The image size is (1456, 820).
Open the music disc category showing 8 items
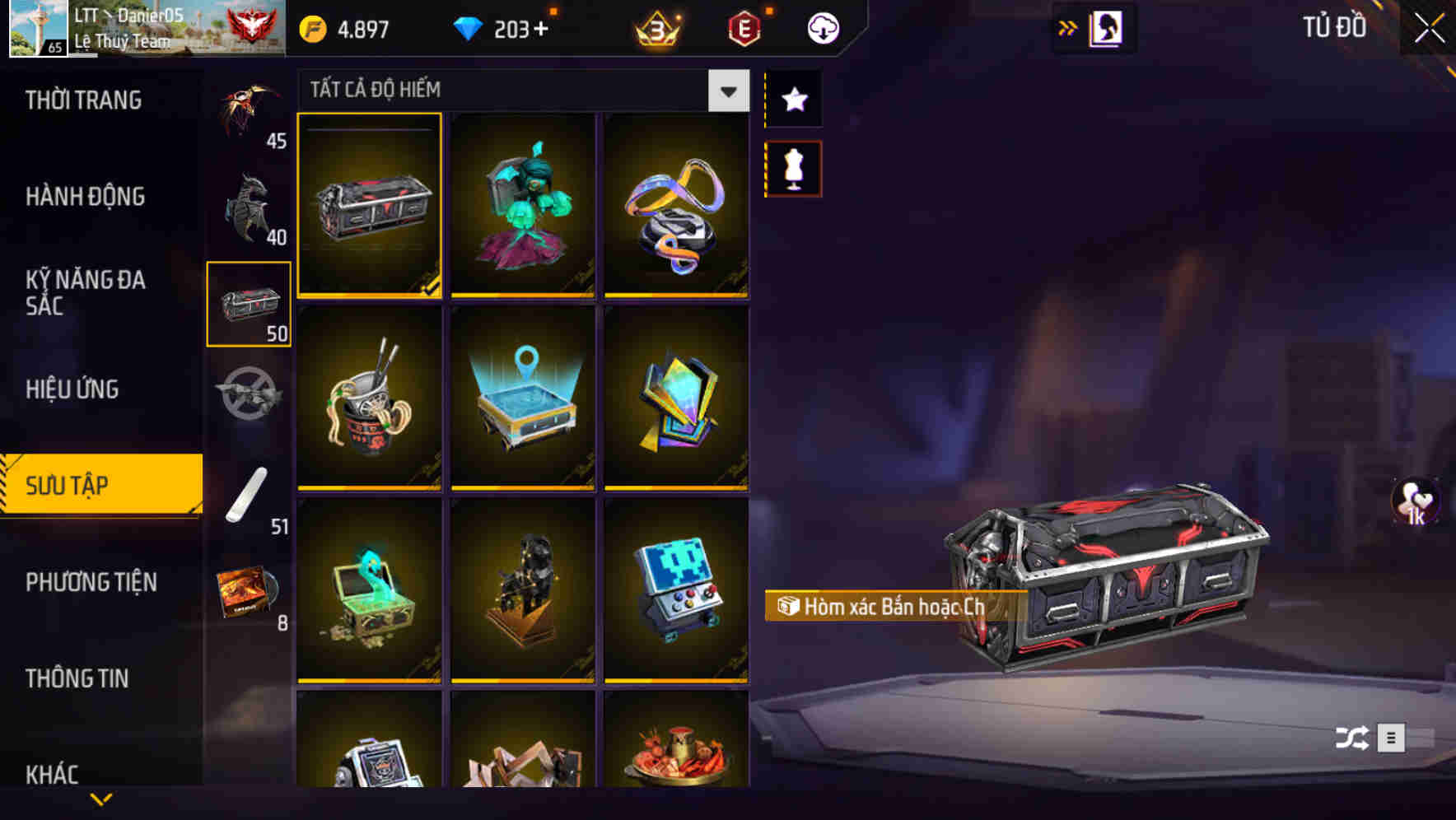click(x=250, y=591)
